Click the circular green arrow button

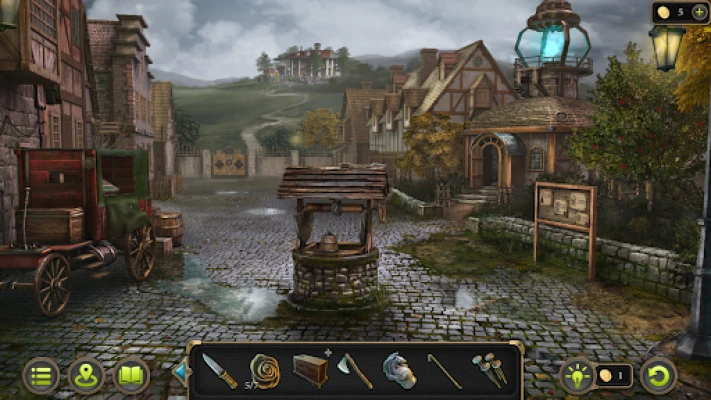(659, 376)
